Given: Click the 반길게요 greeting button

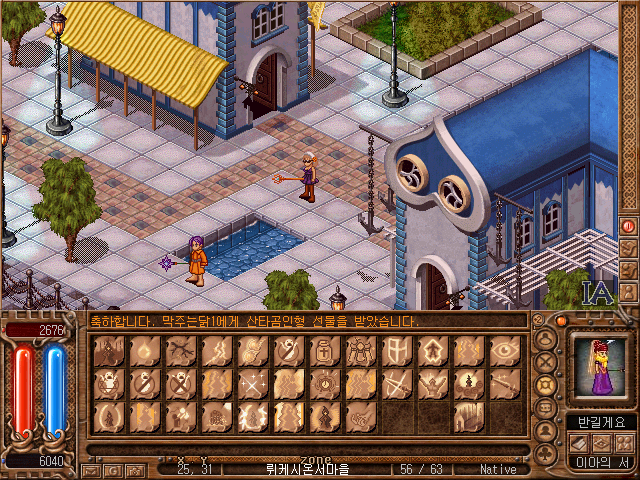Looking at the screenshot, I should 596,422.
